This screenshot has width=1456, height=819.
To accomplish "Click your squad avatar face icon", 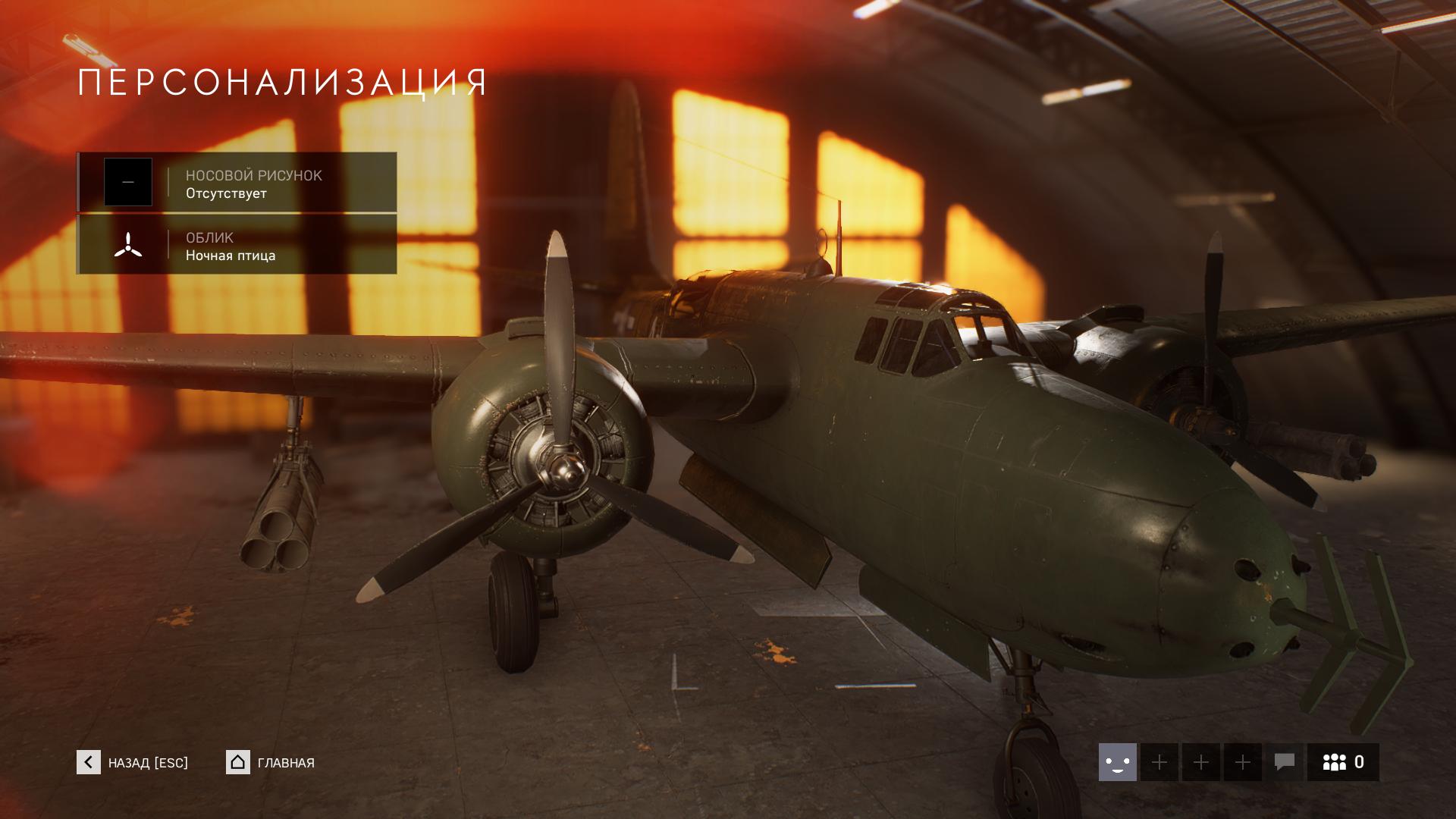I will click(x=1117, y=762).
